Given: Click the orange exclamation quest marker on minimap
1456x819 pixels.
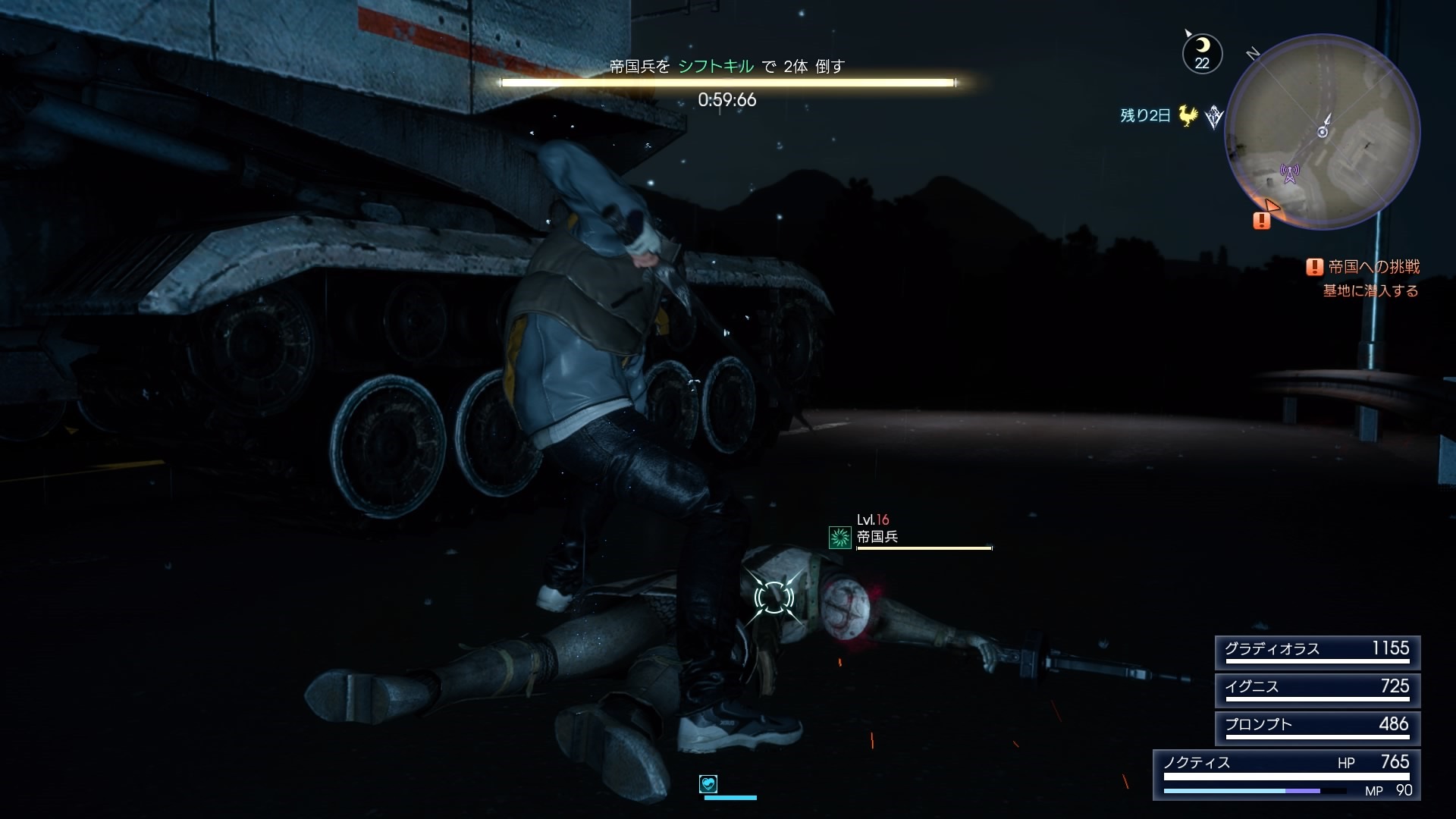Looking at the screenshot, I should pyautogui.click(x=1261, y=221).
